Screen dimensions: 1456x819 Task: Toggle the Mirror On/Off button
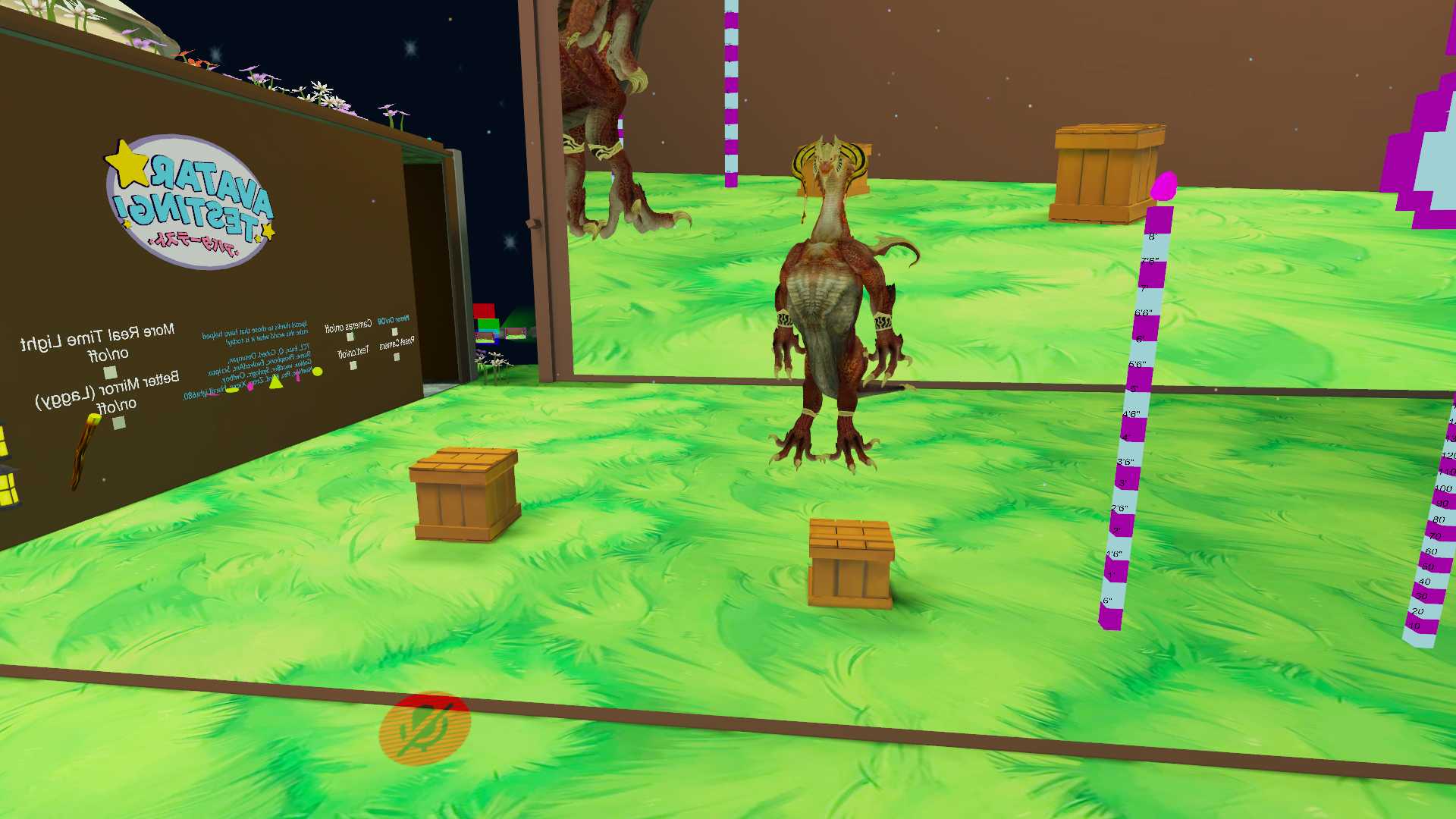coord(394,332)
